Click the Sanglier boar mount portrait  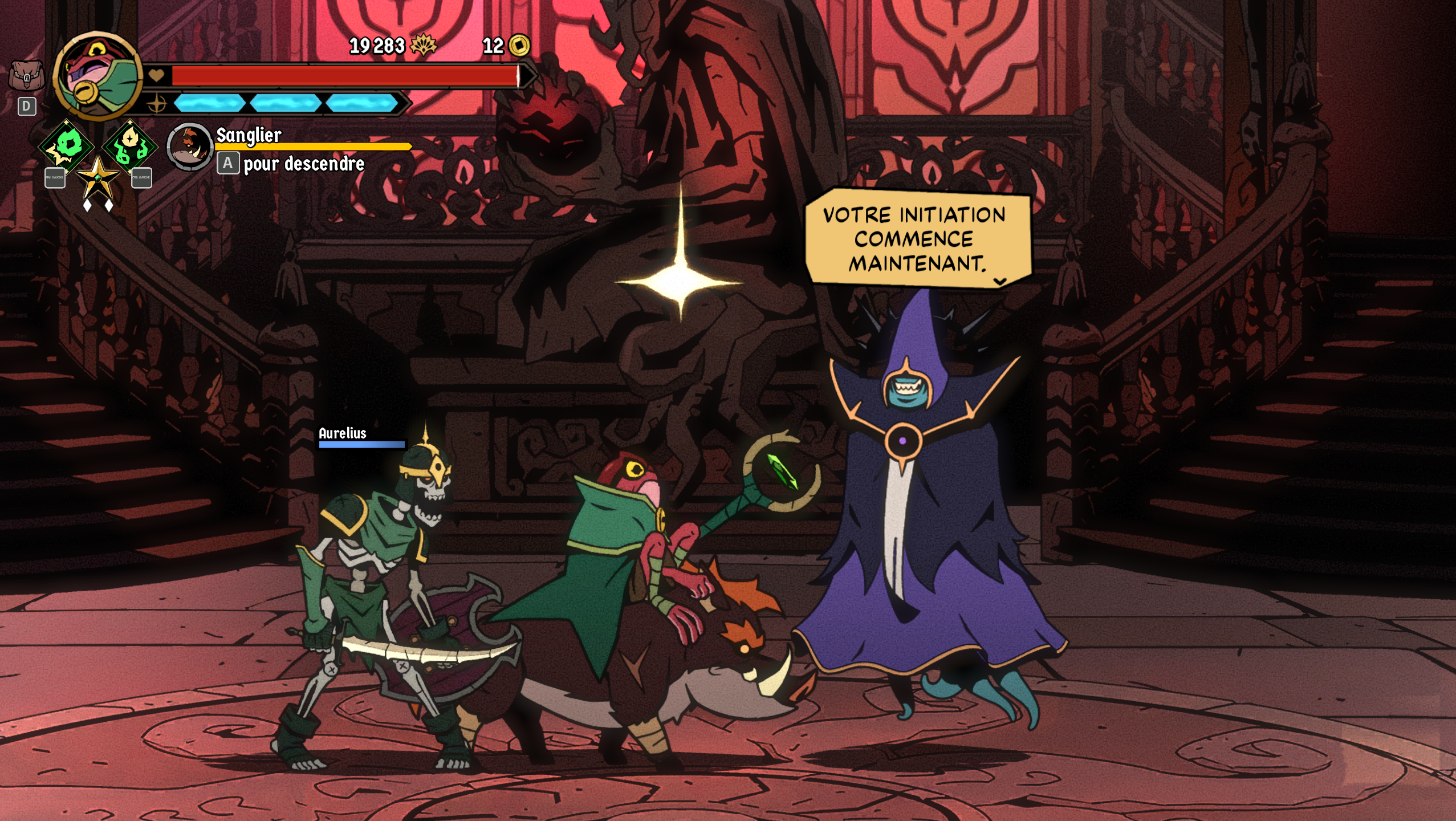pyautogui.click(x=190, y=147)
